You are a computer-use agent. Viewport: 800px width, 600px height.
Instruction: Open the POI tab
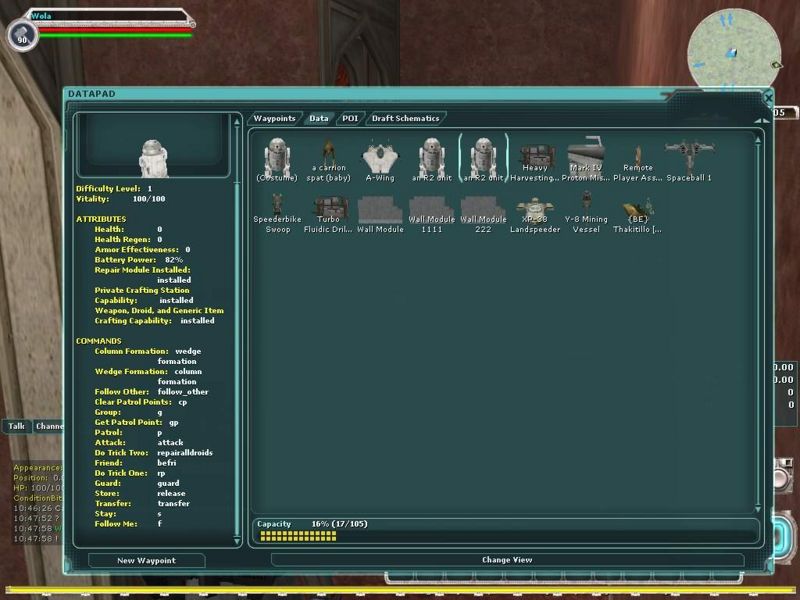tap(350, 118)
